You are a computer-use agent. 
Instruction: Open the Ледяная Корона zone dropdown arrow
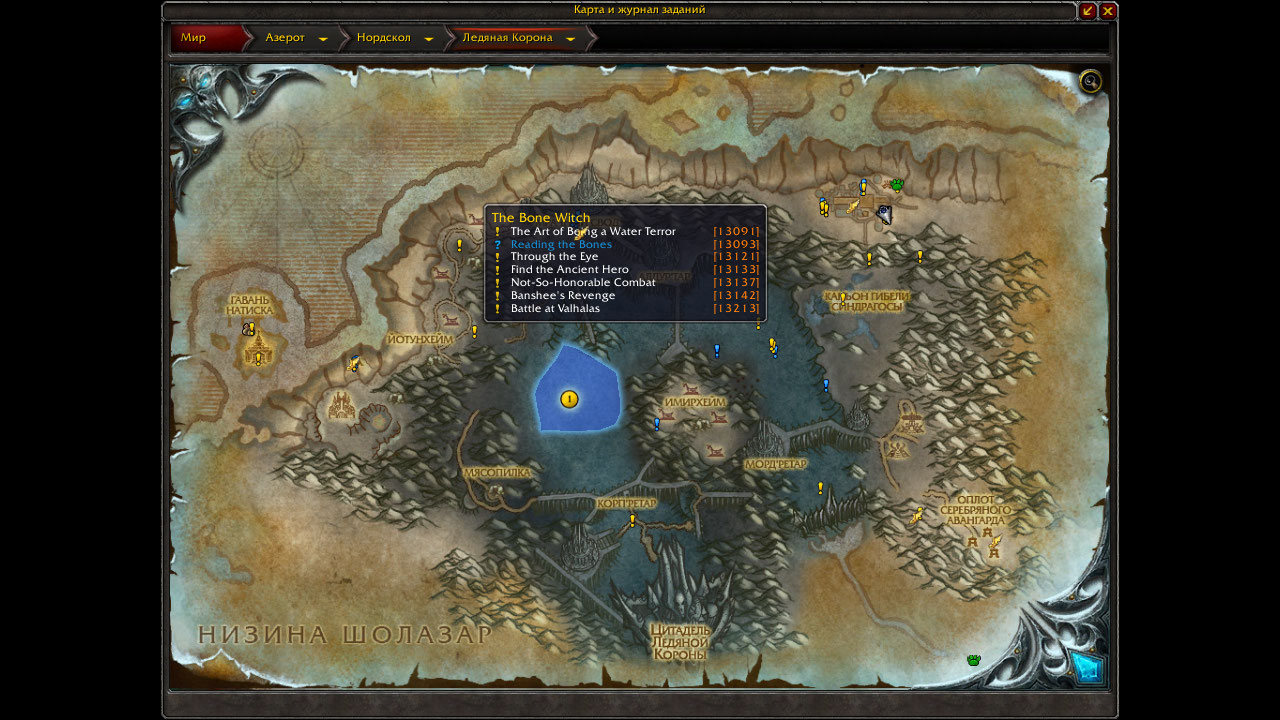click(571, 39)
